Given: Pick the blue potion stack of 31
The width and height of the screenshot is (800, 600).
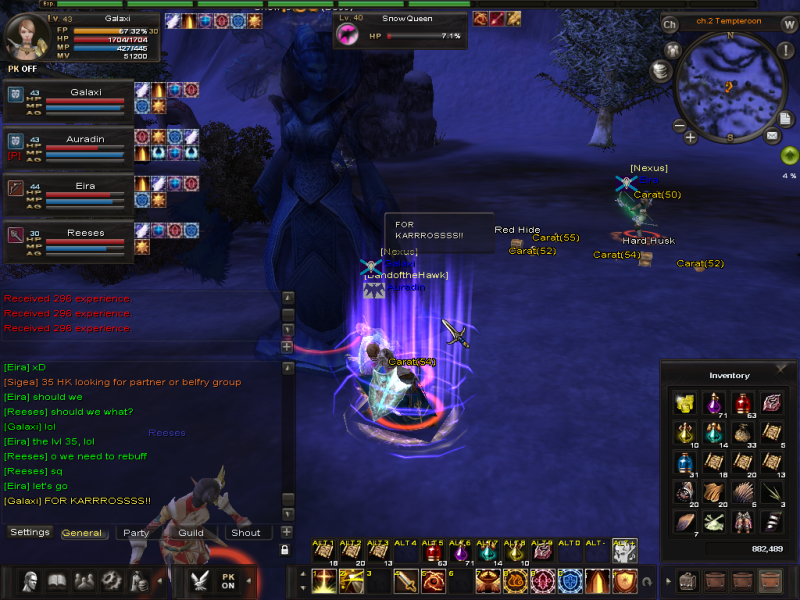Looking at the screenshot, I should tap(685, 464).
